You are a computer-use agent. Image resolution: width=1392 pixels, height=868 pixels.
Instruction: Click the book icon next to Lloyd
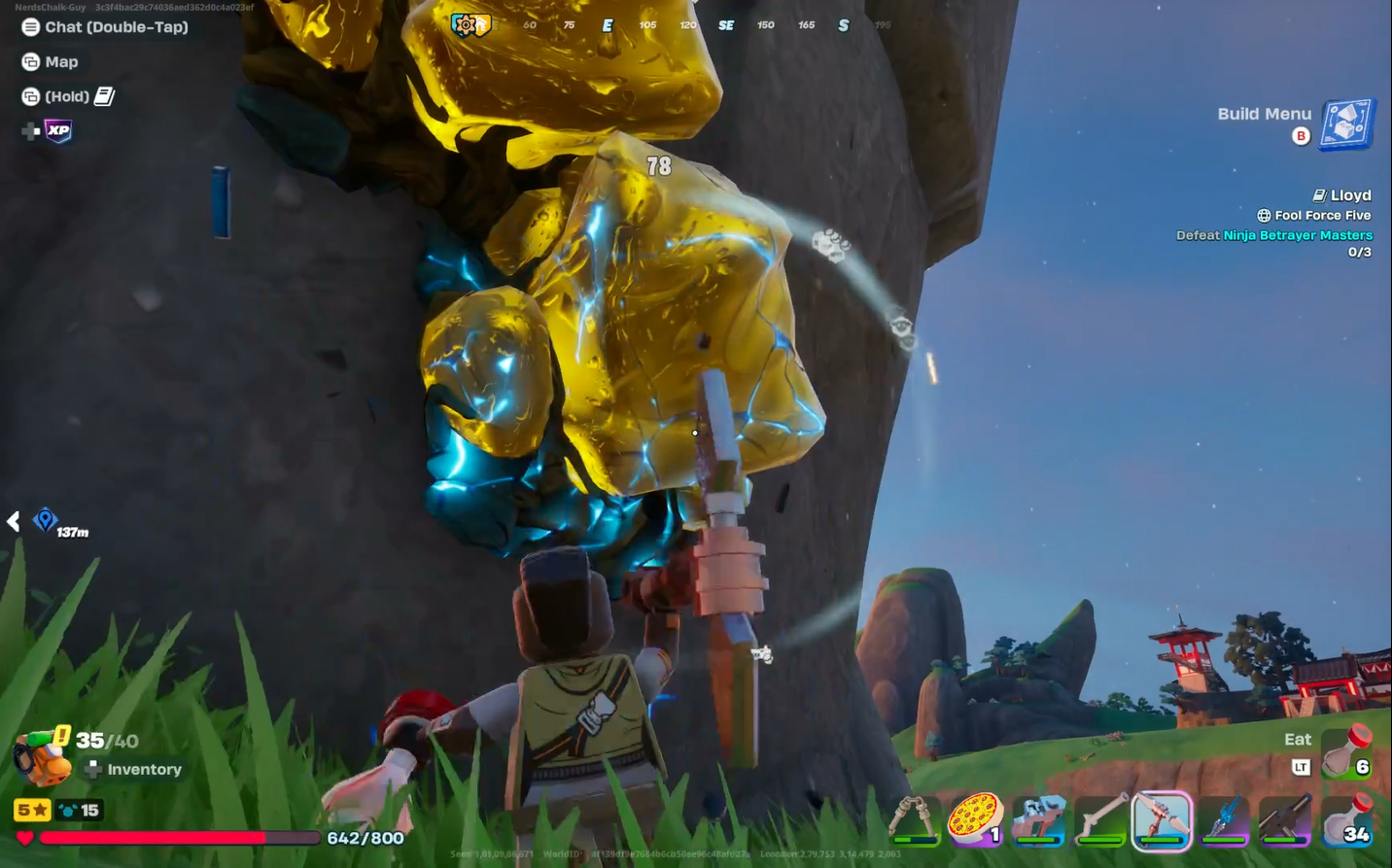tap(1317, 194)
